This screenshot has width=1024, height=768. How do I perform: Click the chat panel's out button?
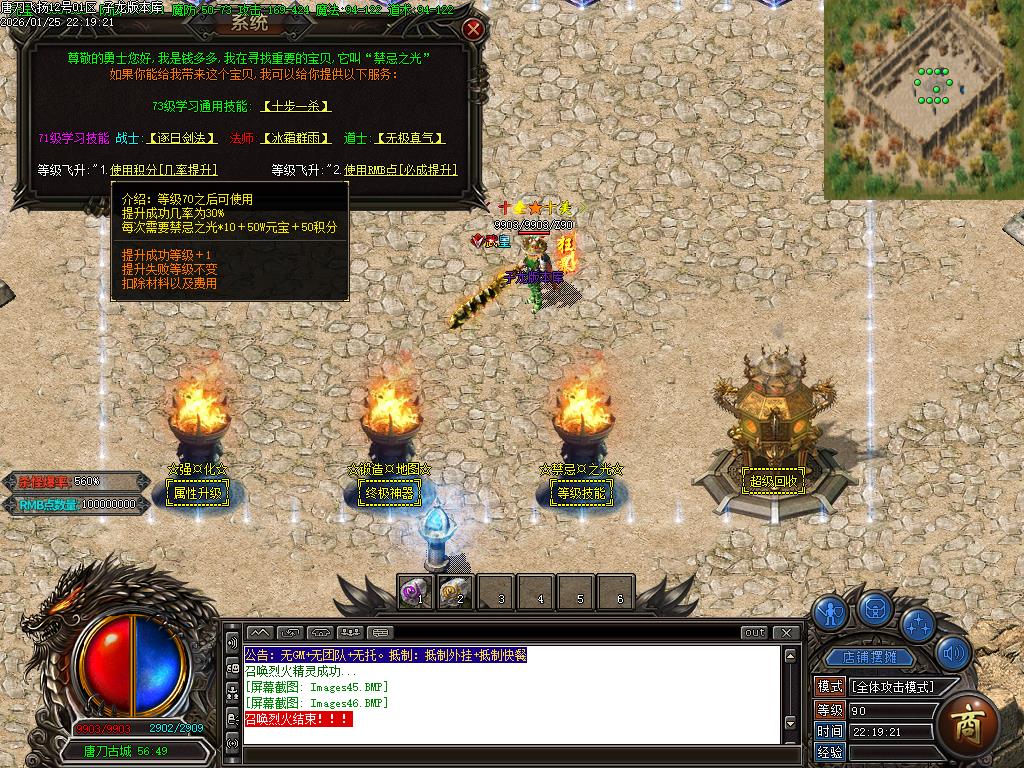[x=755, y=632]
